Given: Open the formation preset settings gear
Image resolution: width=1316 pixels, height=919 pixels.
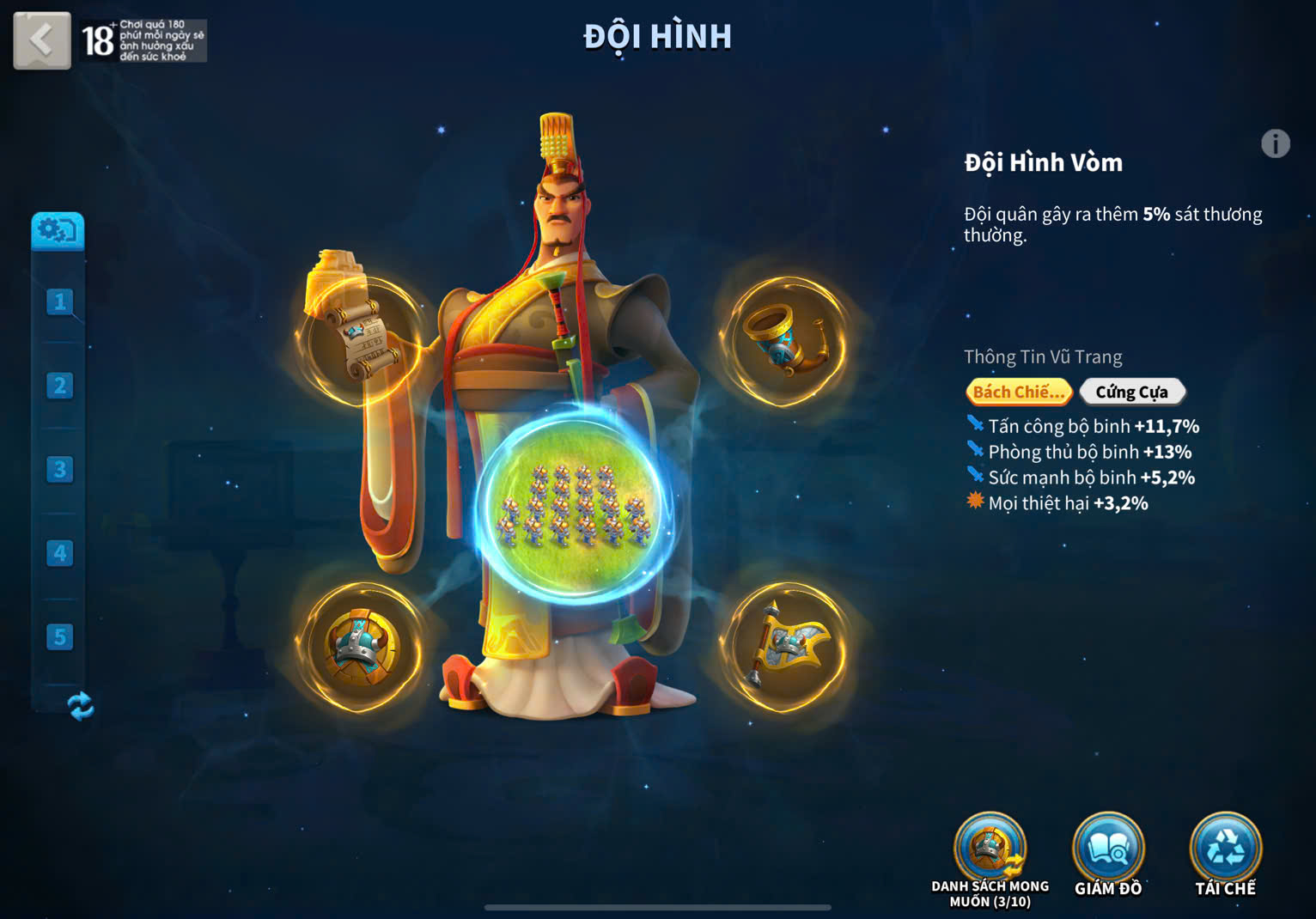Looking at the screenshot, I should tap(58, 231).
